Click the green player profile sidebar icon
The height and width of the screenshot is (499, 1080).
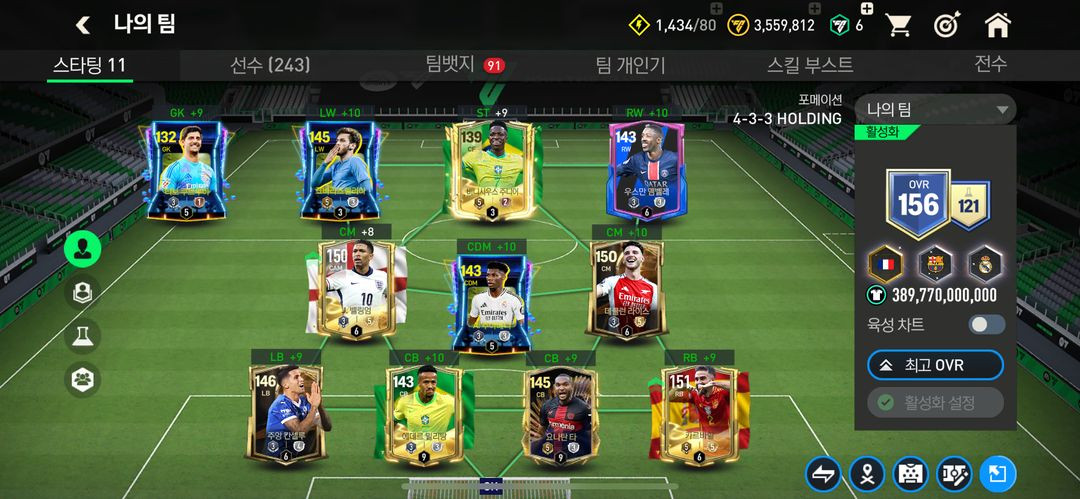point(82,247)
